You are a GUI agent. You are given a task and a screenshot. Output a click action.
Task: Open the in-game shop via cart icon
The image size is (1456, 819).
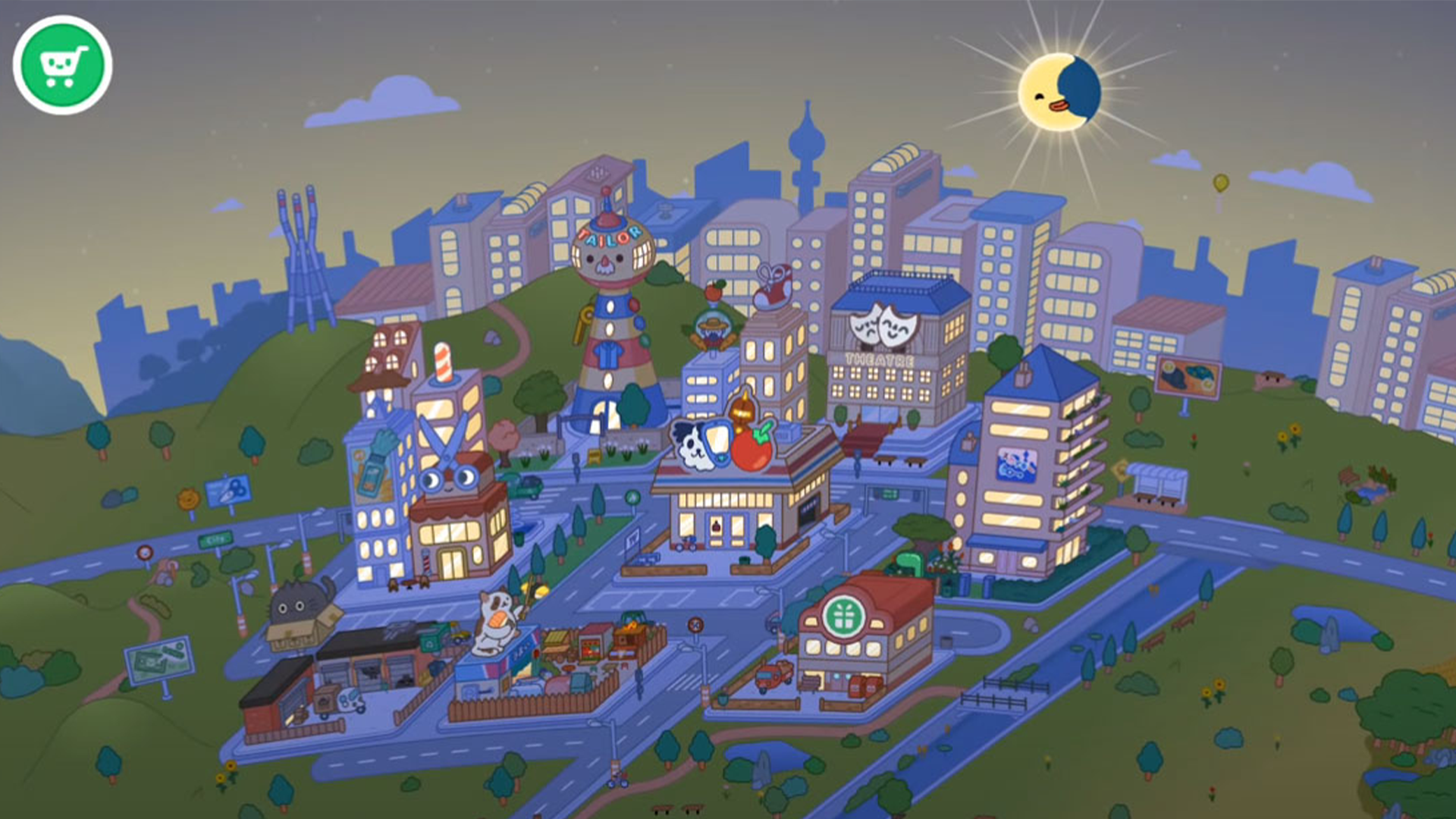click(x=64, y=64)
